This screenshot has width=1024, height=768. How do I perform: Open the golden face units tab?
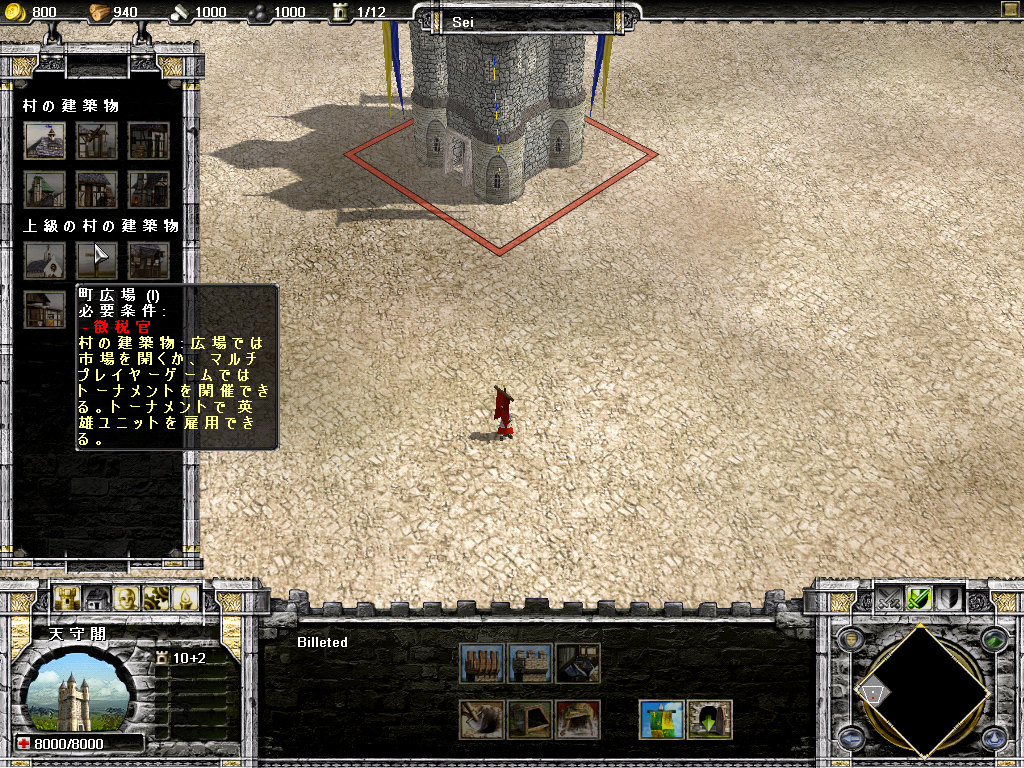click(126, 598)
